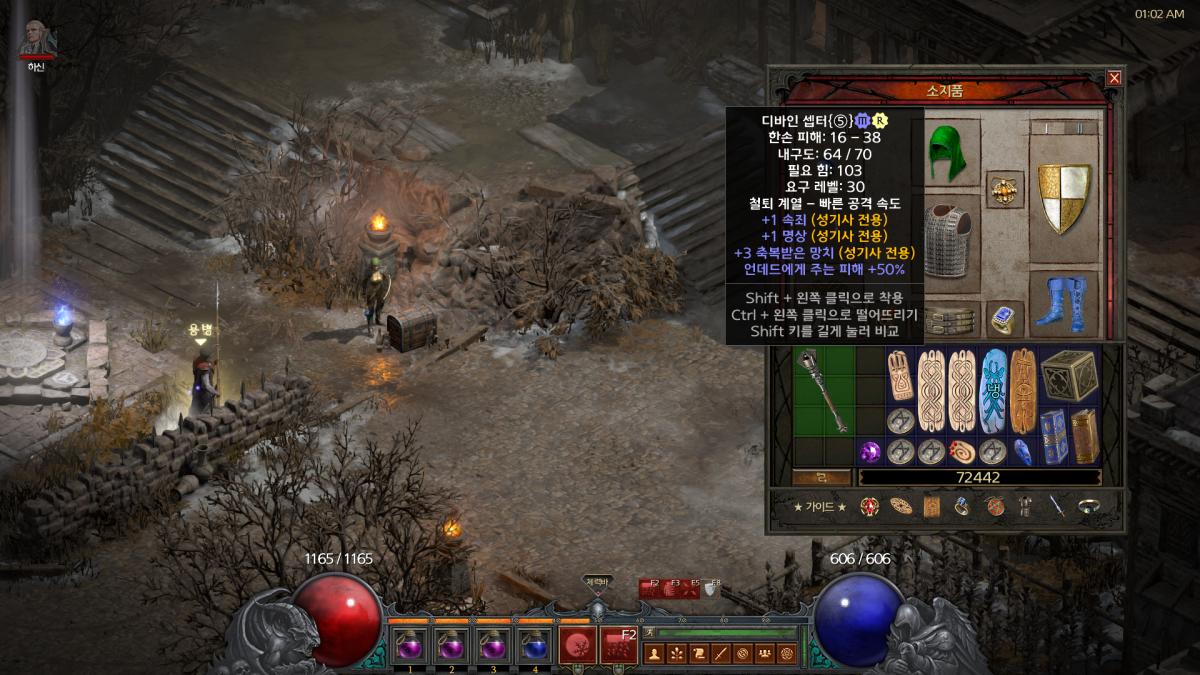Select the equipped amulet slot
Viewport: 1200px width, 675px height.
[x=1004, y=189]
